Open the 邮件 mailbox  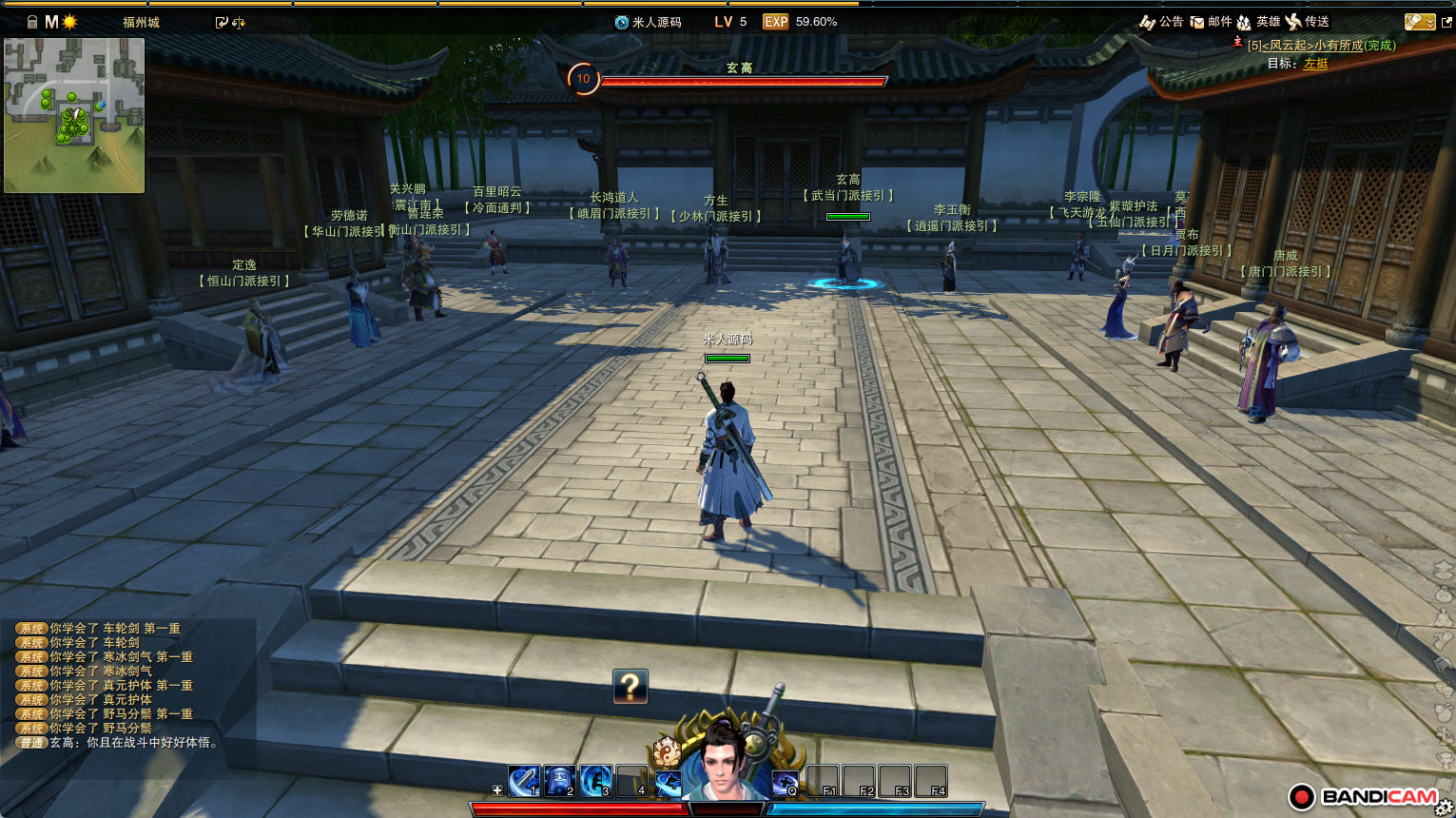coord(1211,22)
